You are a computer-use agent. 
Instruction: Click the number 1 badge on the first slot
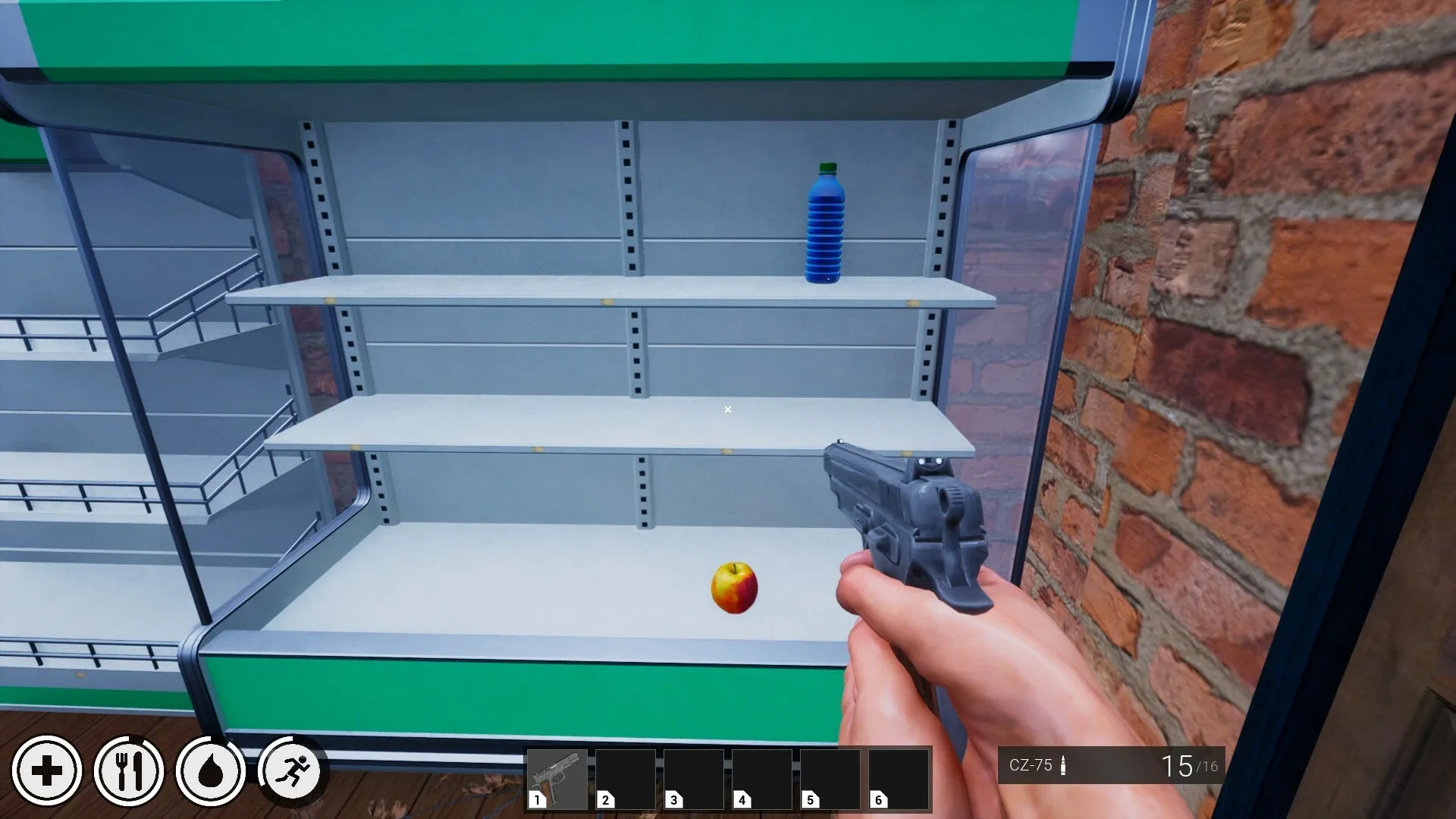click(x=538, y=800)
